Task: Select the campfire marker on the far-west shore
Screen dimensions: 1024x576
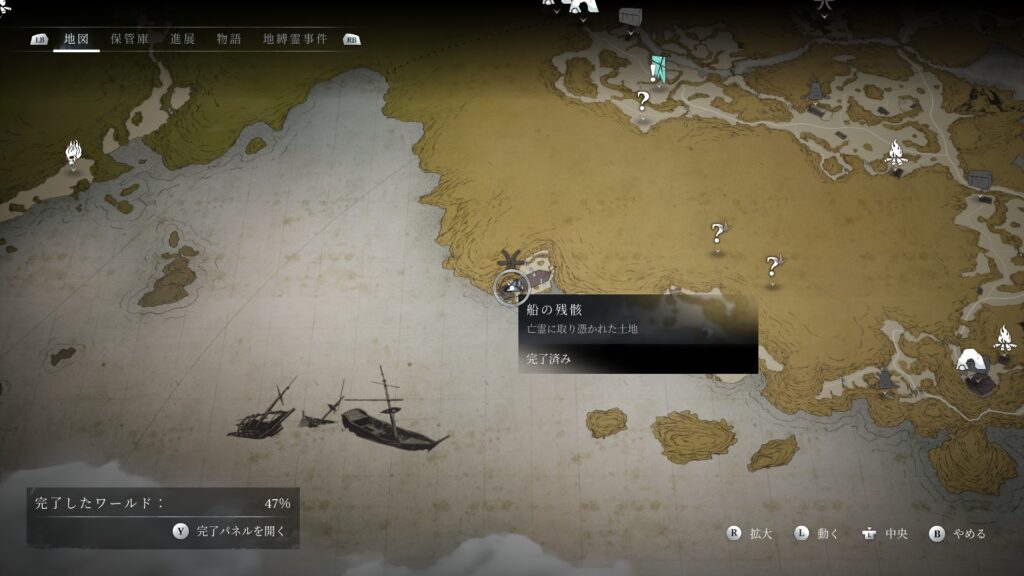Action: pyautogui.click(x=73, y=152)
